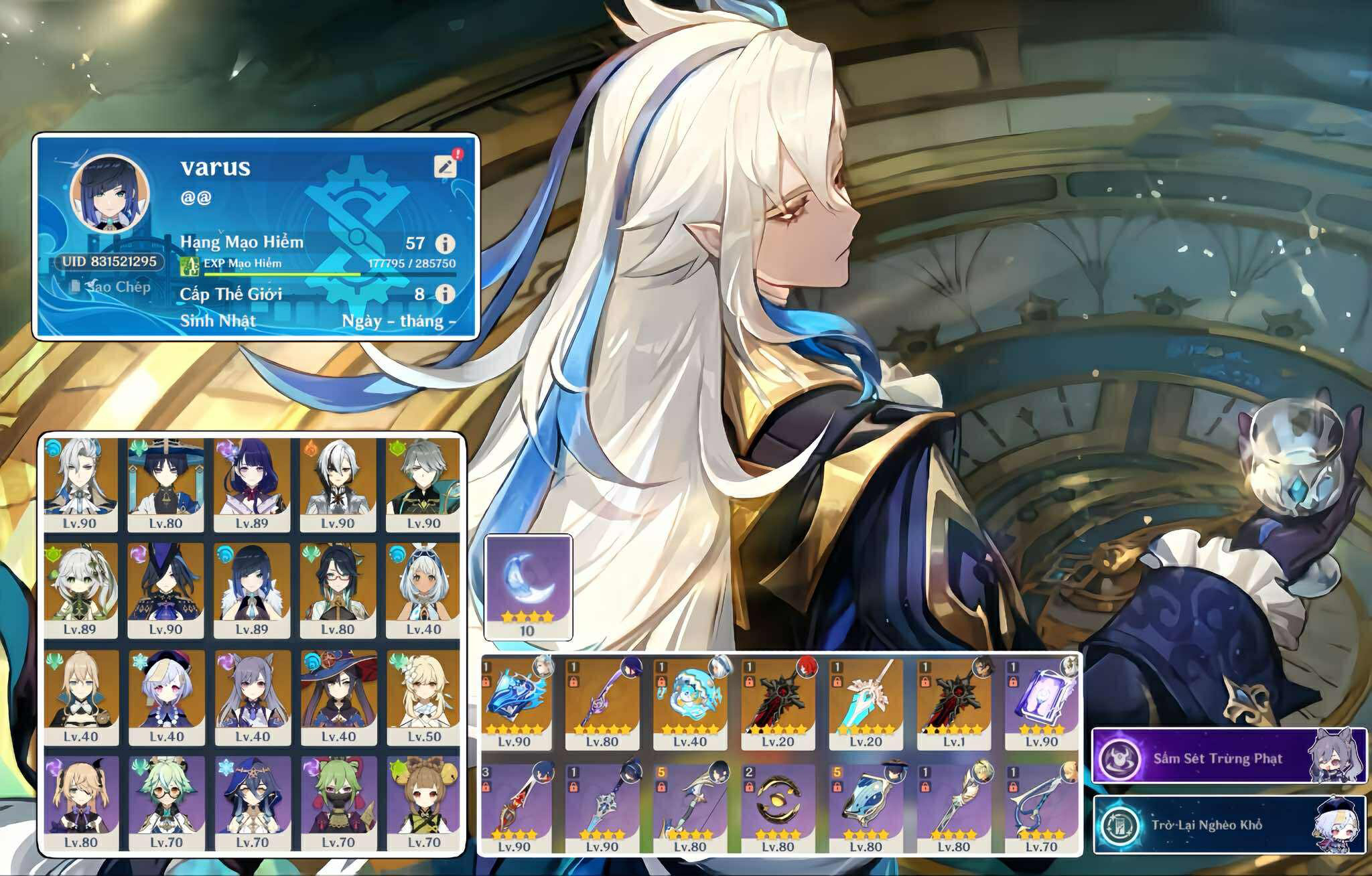Choose the Mualani Lv.40 portrait

coord(423,589)
